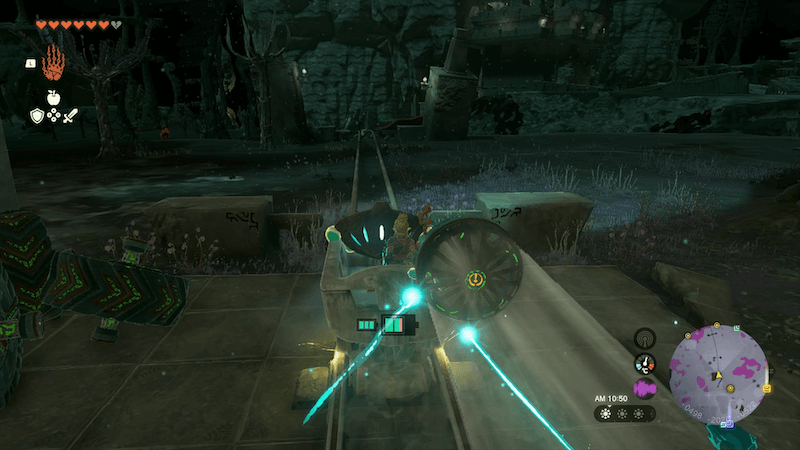Click the yellow chest marker on minimap
Screen dimensions: 800x450
click(x=766, y=388)
